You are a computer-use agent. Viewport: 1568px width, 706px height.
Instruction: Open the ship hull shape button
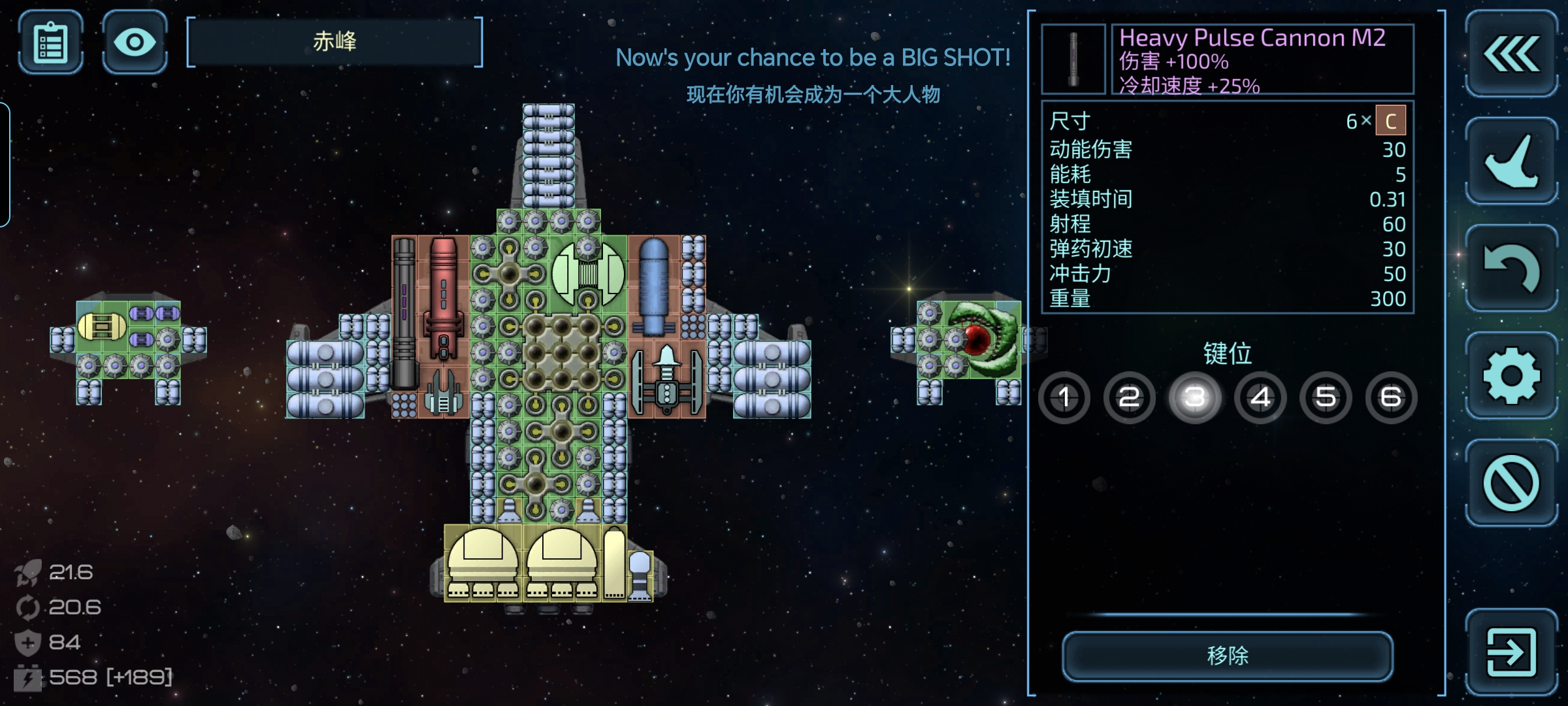click(1511, 161)
